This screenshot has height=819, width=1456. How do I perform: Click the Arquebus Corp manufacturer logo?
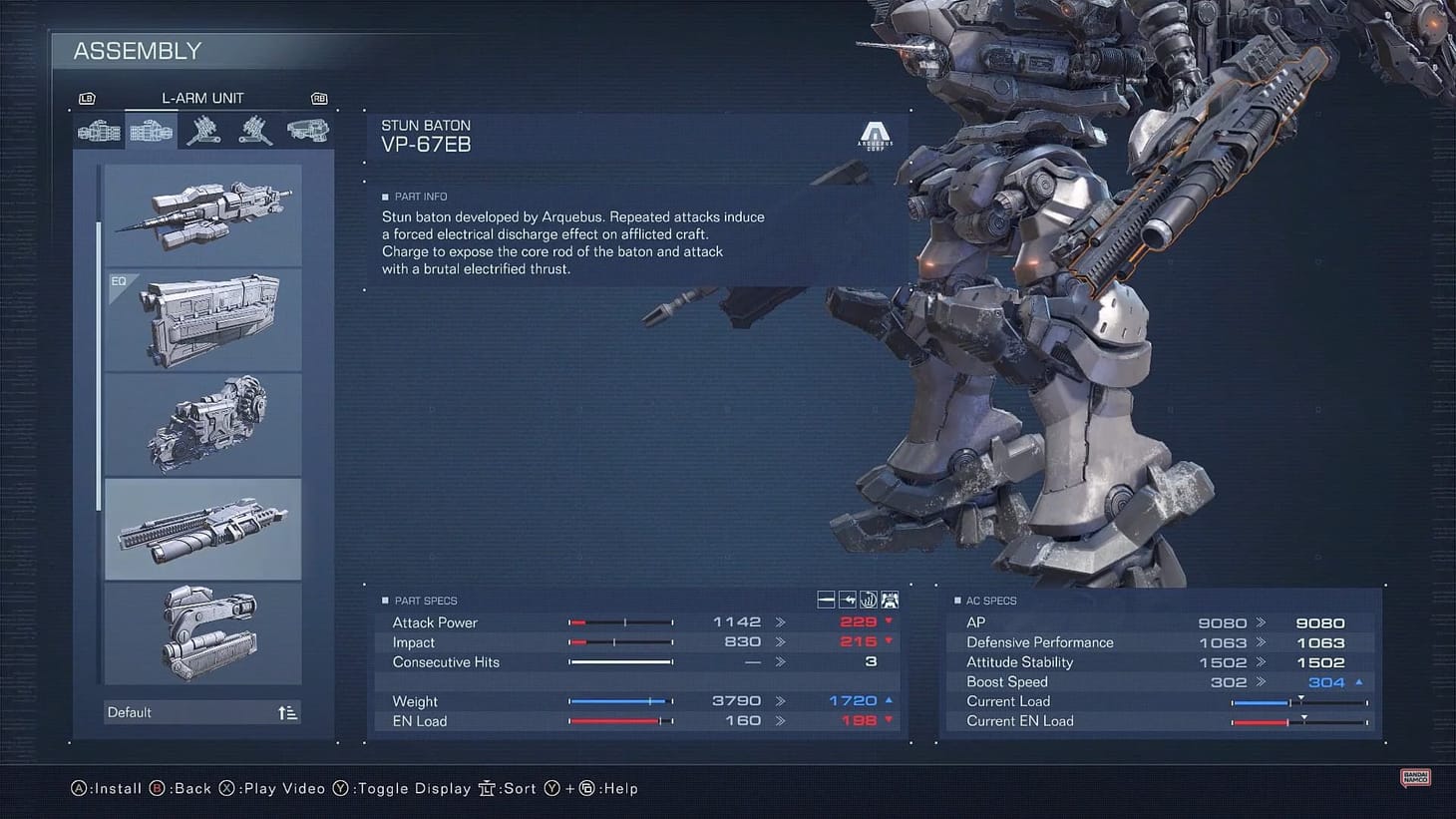pyautogui.click(x=875, y=136)
